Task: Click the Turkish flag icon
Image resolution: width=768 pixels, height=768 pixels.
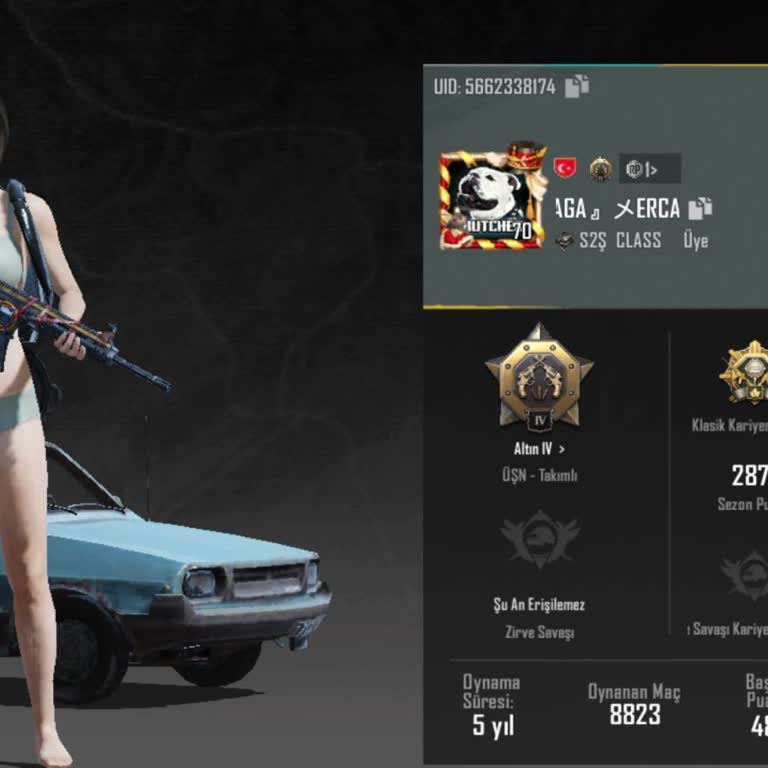Action: point(565,168)
